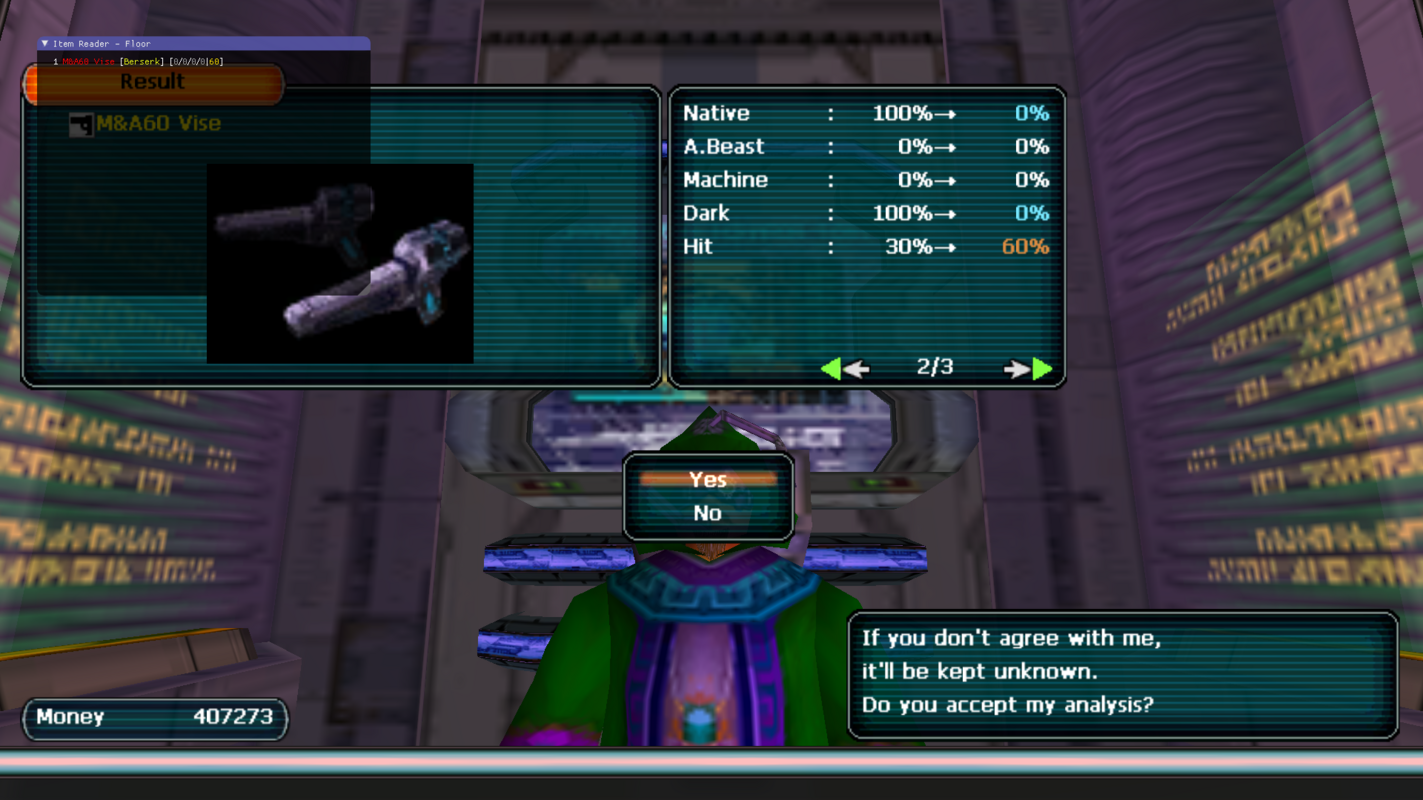Click the M&A60 Vise weapon preview image

tap(340, 263)
